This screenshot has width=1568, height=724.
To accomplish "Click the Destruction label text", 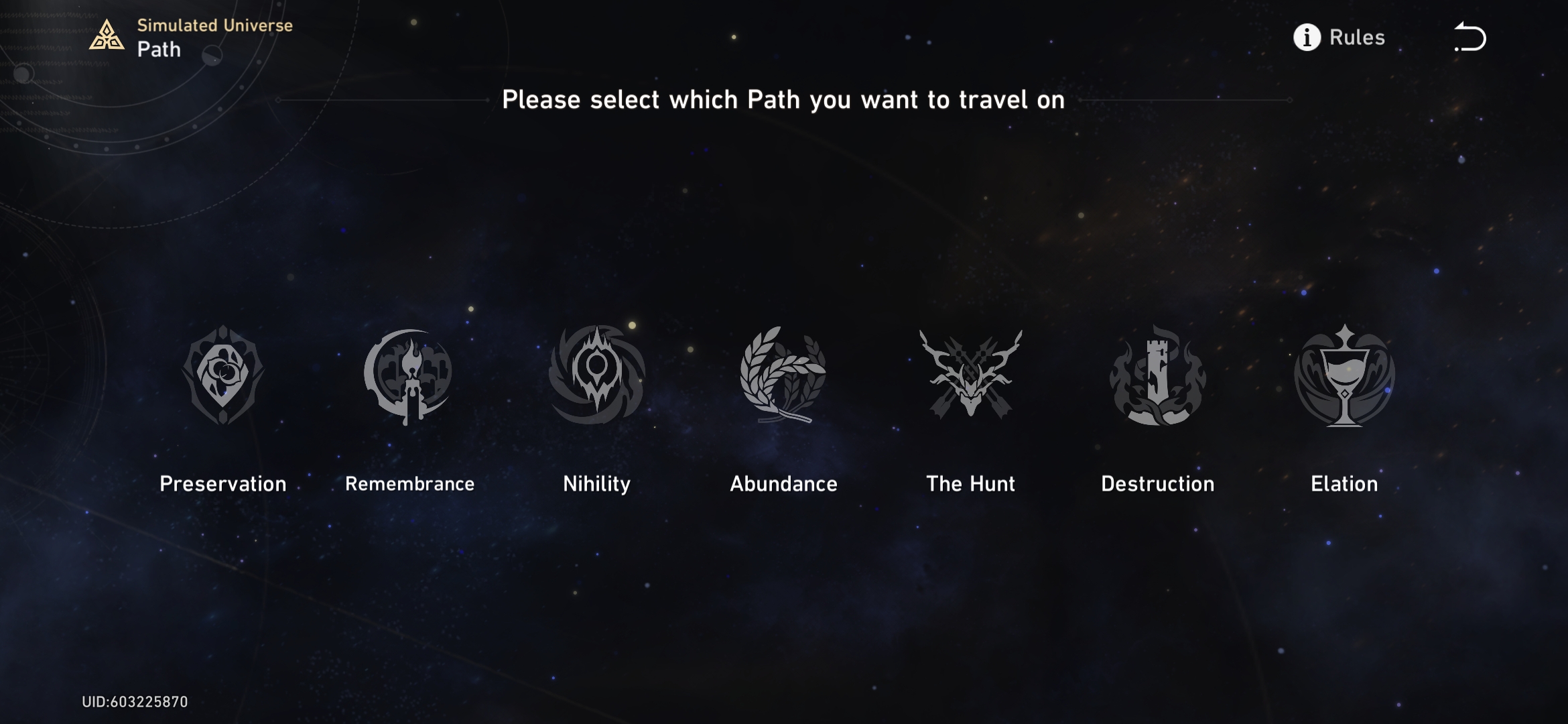I will pyautogui.click(x=1157, y=484).
